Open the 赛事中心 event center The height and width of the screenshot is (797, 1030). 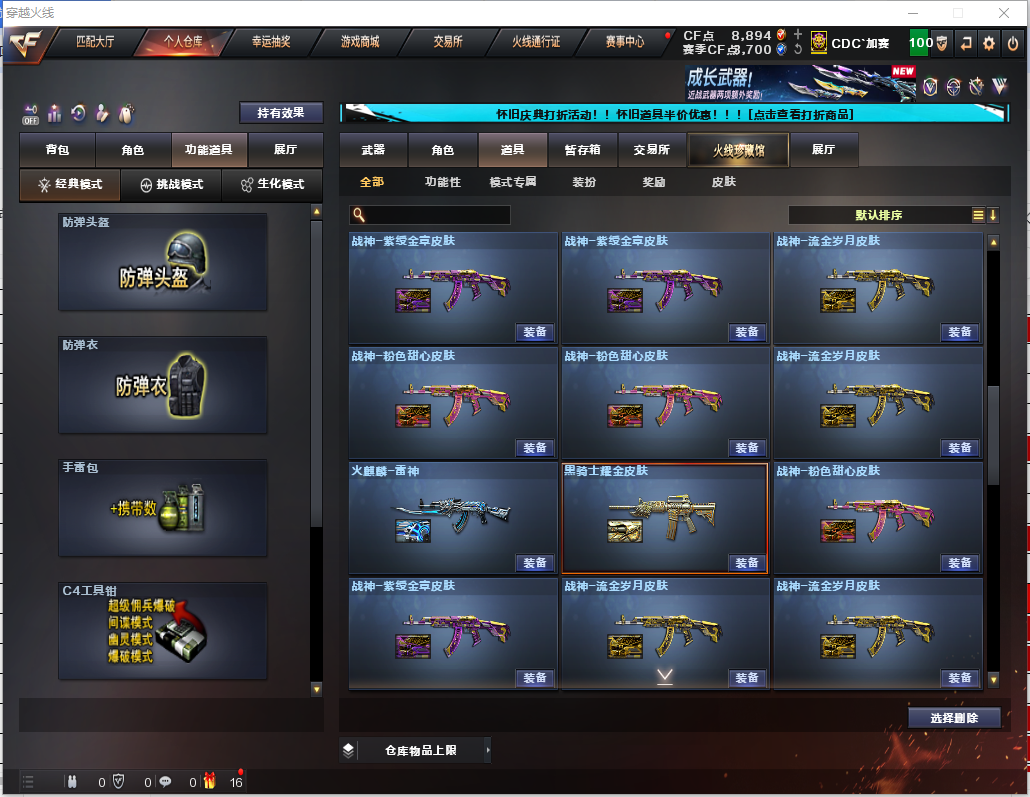point(625,42)
